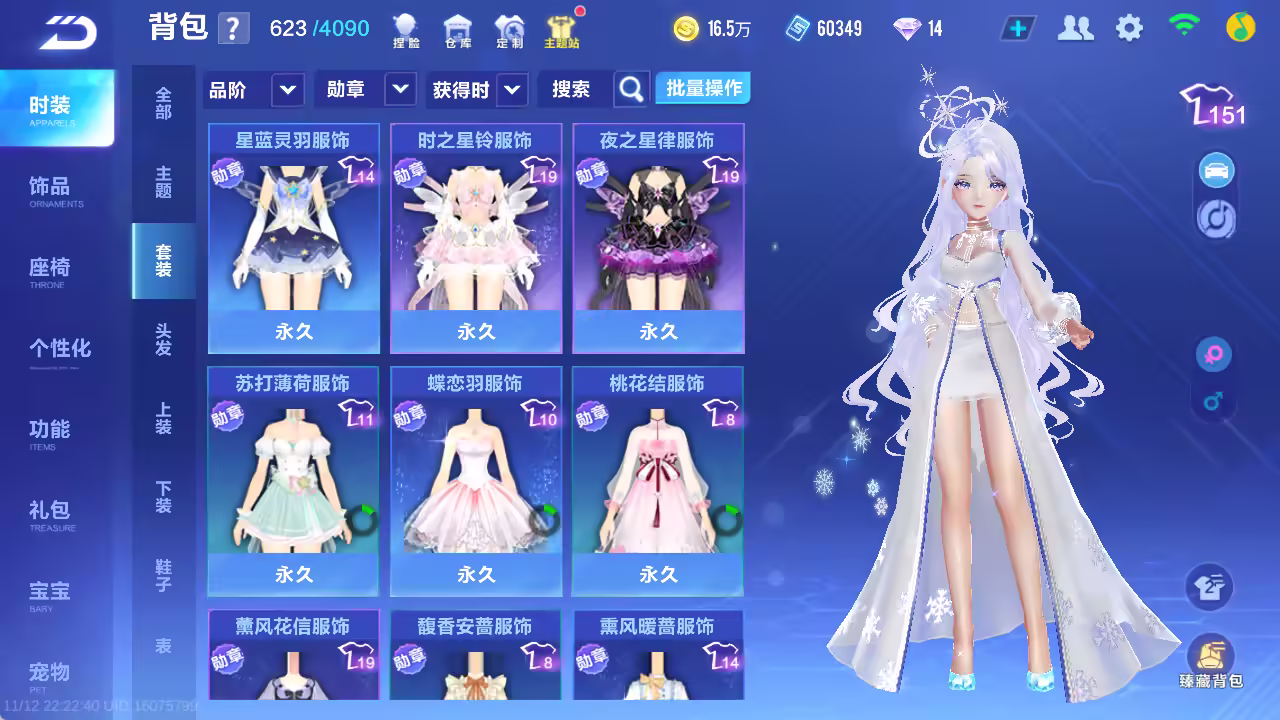This screenshot has width=1280, height=720.
Task: Open the 仓库 warehouse icon
Action: click(x=457, y=31)
